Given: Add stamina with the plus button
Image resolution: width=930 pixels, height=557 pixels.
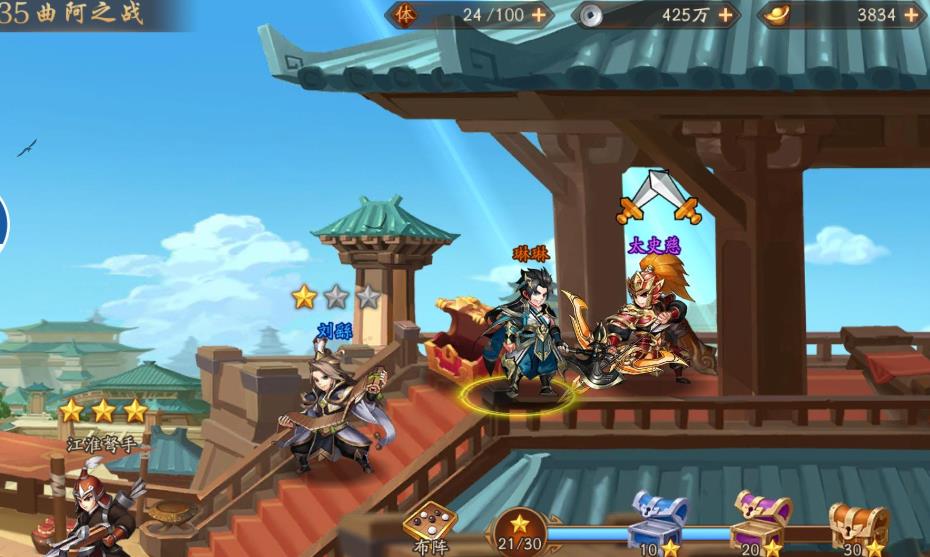Looking at the screenshot, I should [539, 15].
